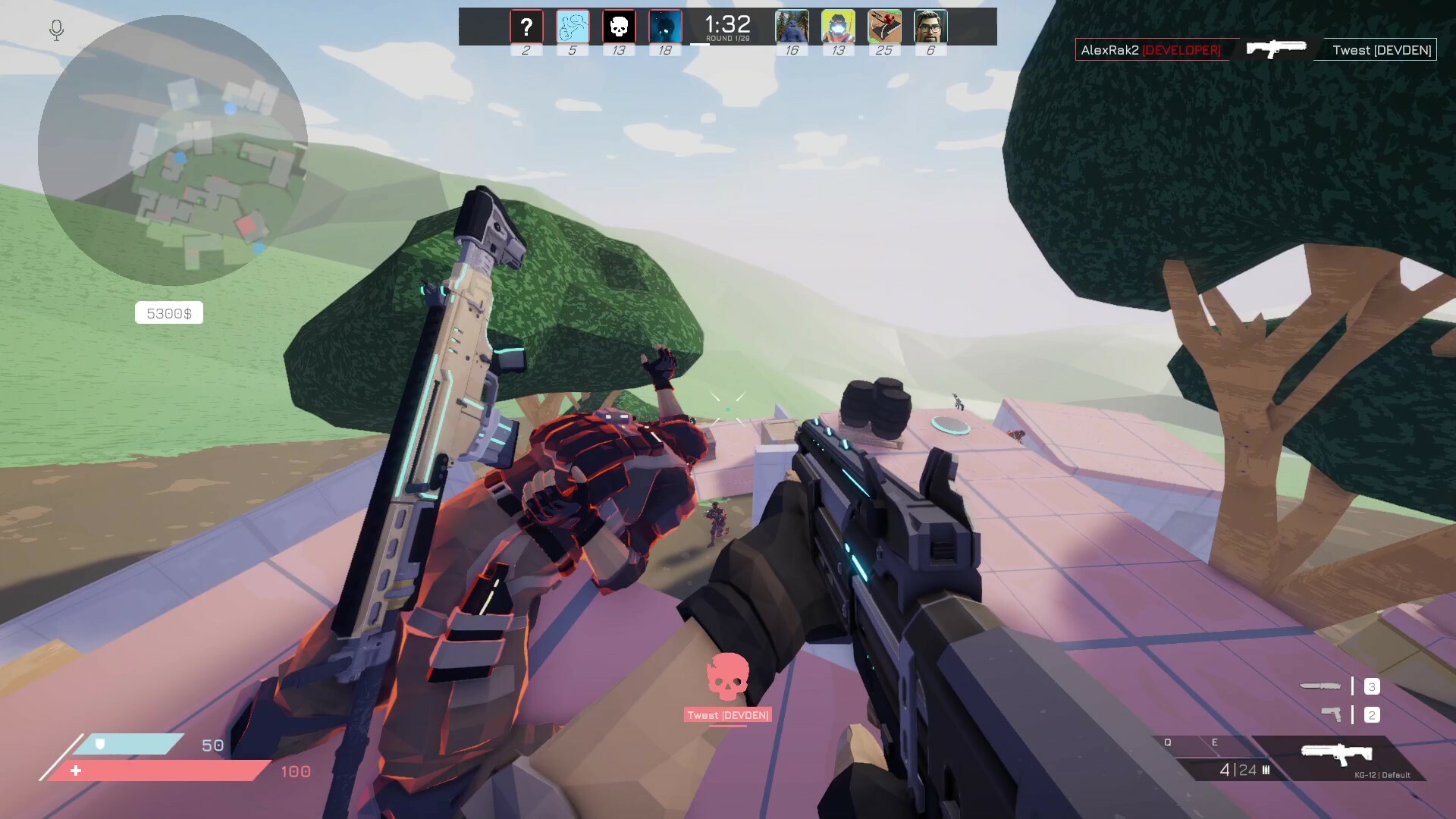This screenshot has width=1456, height=819.
Task: Click the skull kill icon in the scoreboard
Action: 618,26
